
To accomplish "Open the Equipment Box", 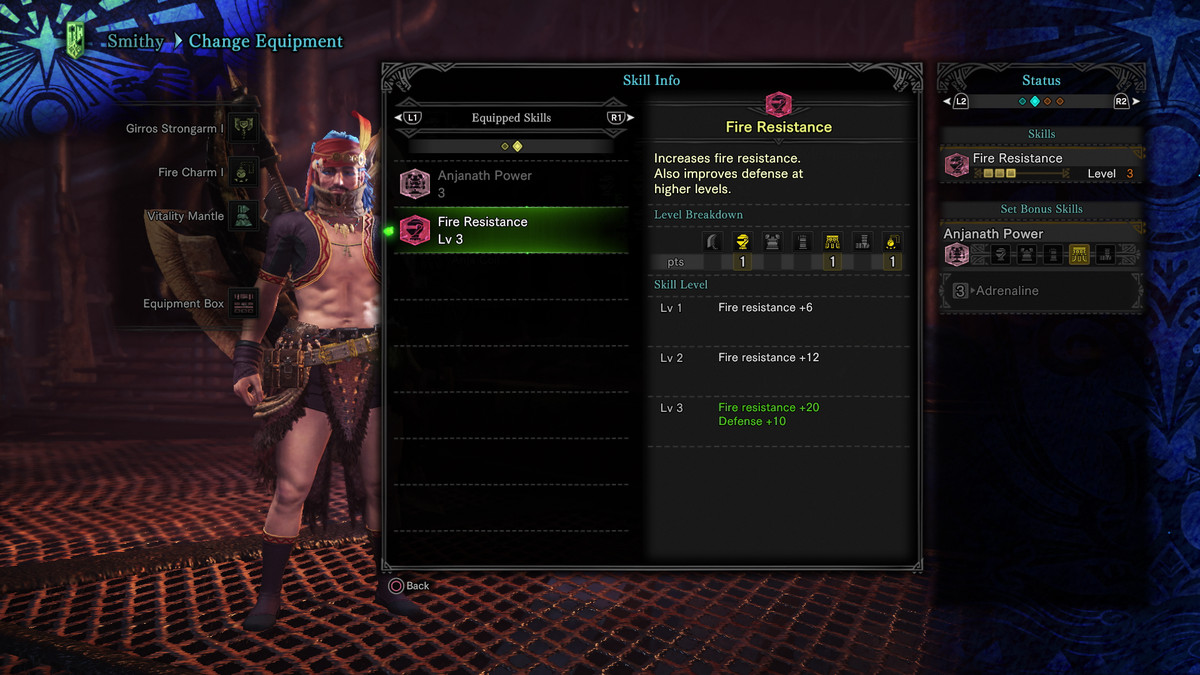I will pos(198,304).
